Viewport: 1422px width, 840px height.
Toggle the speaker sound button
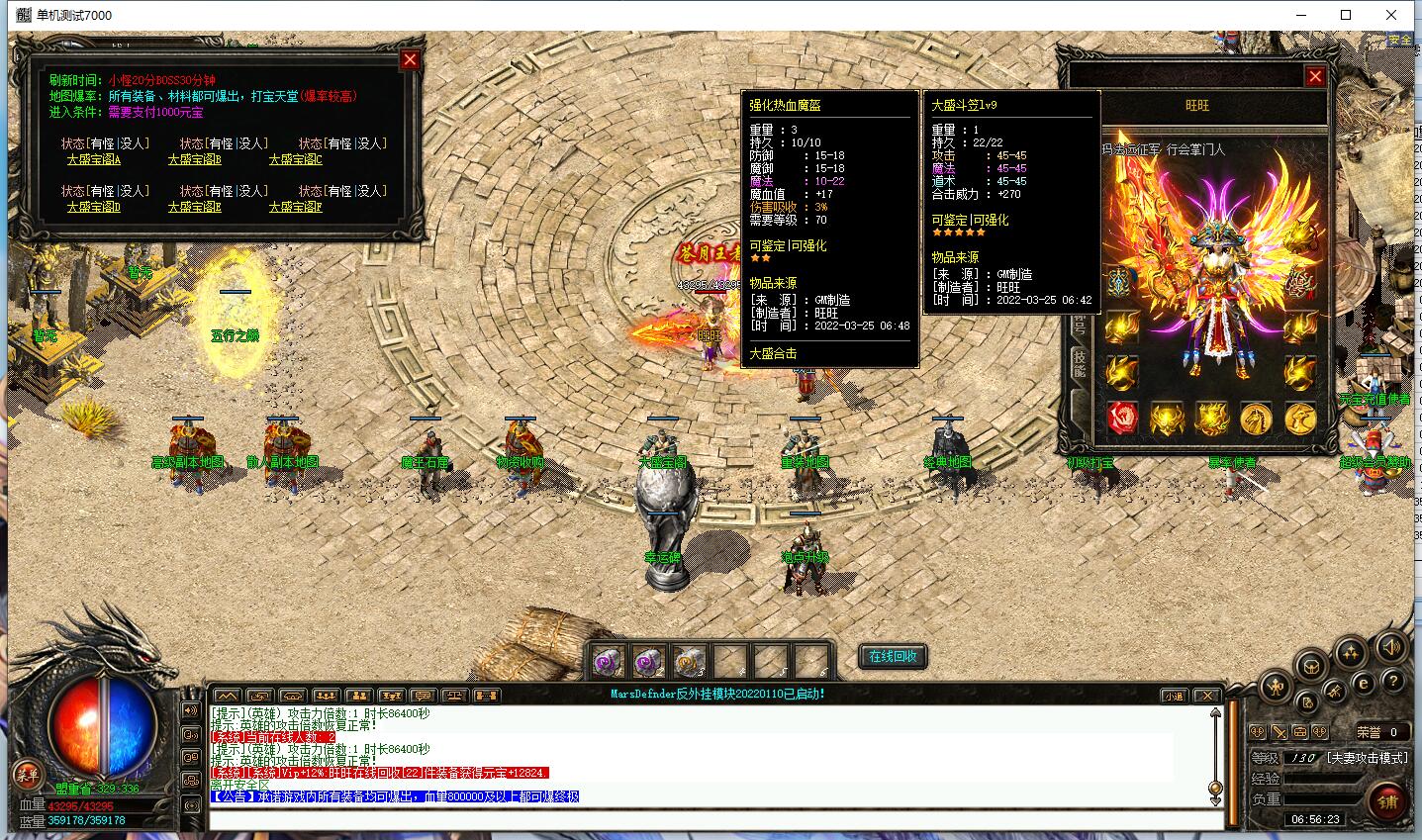pos(1390,648)
